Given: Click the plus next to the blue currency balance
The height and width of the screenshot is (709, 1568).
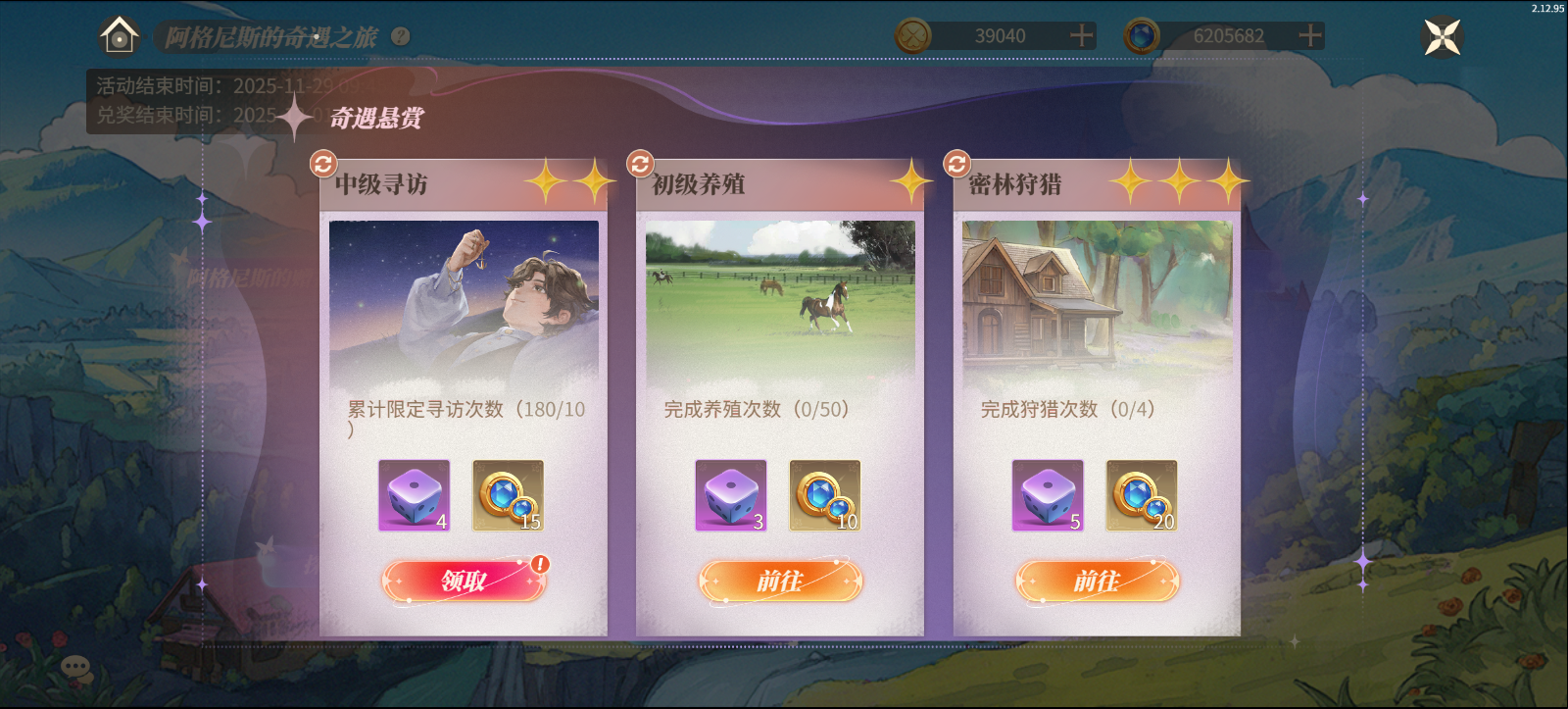Looking at the screenshot, I should coord(1308,35).
